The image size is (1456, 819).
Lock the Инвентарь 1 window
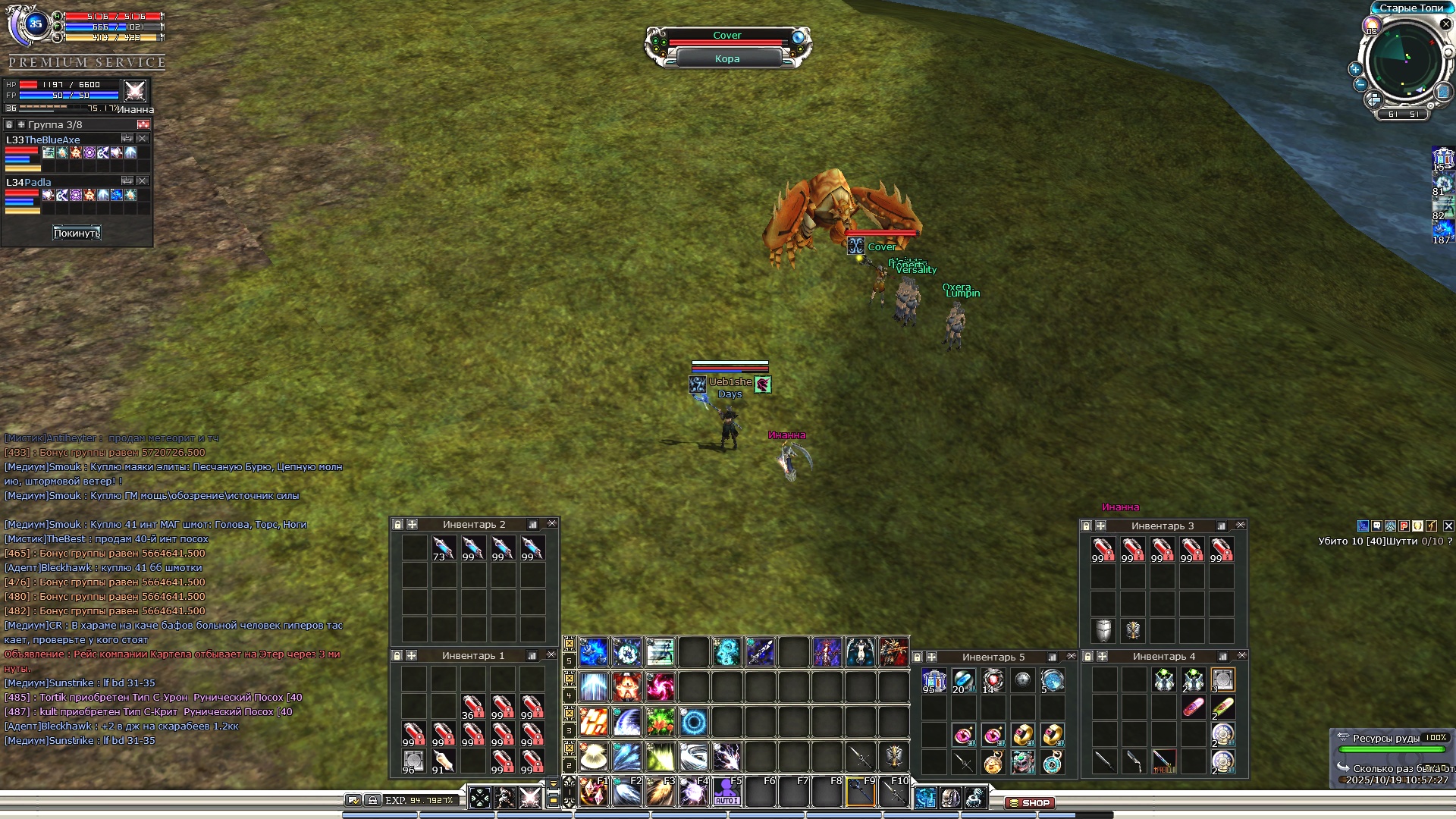point(397,655)
